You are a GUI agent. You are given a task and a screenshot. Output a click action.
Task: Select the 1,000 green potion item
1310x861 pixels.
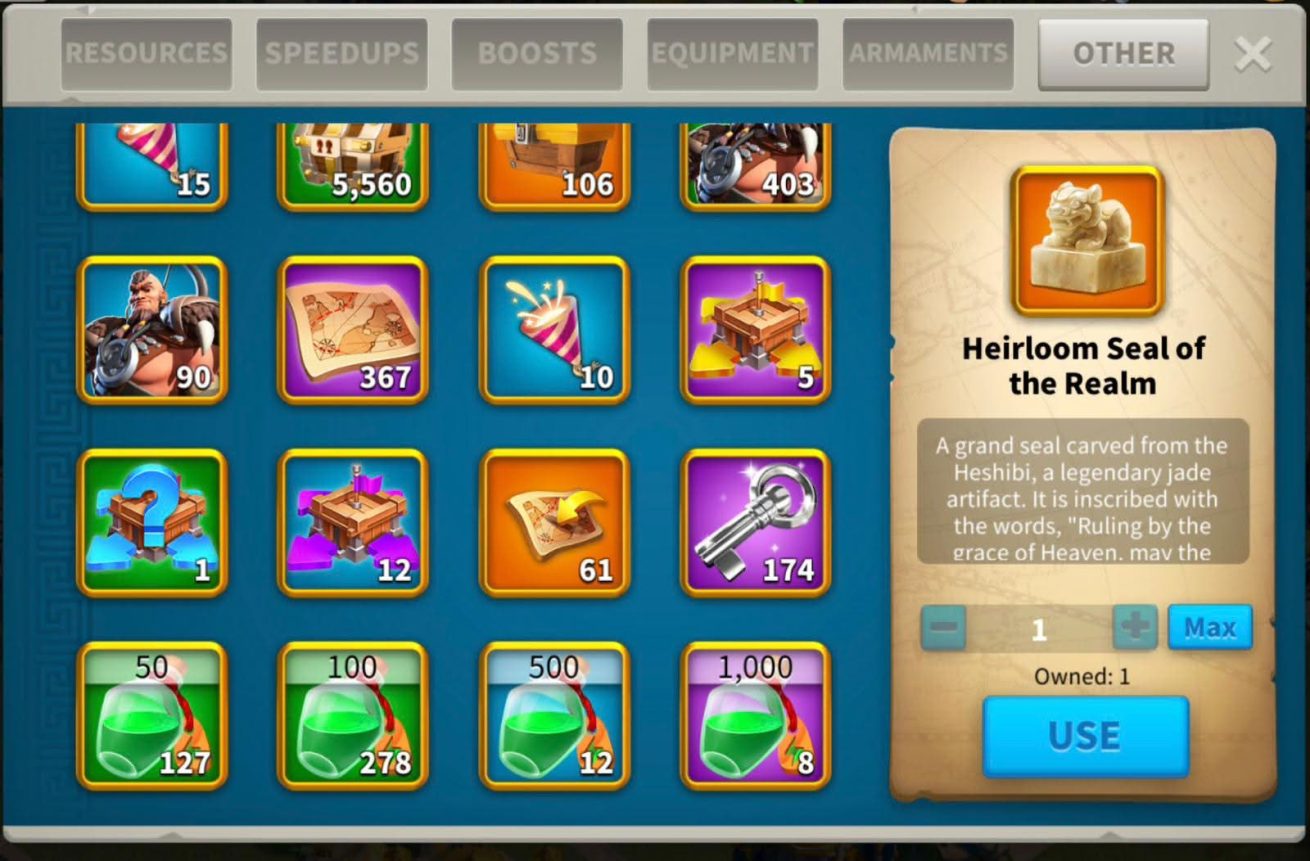[x=755, y=716]
